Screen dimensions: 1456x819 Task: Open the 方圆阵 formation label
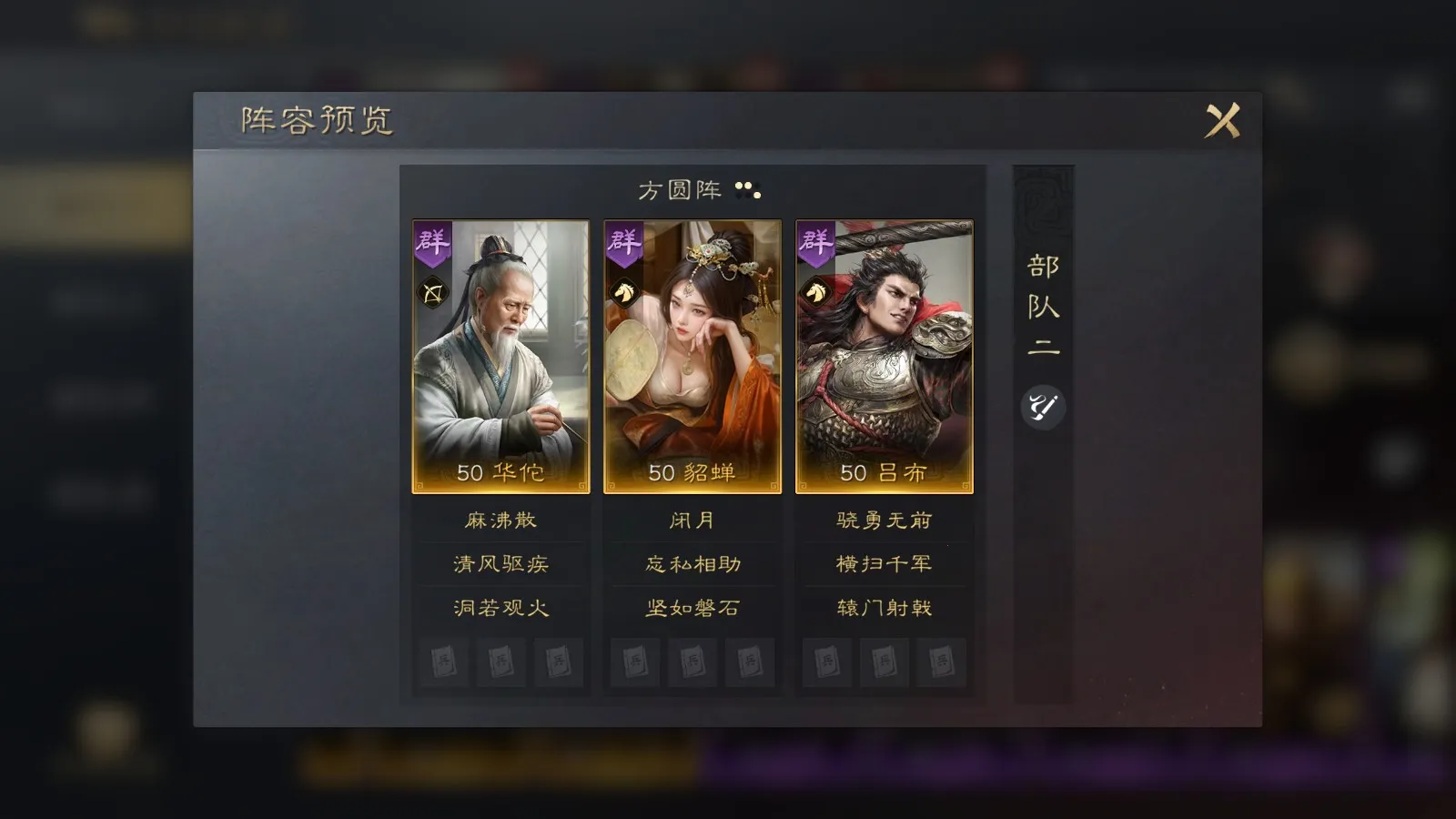(679, 191)
